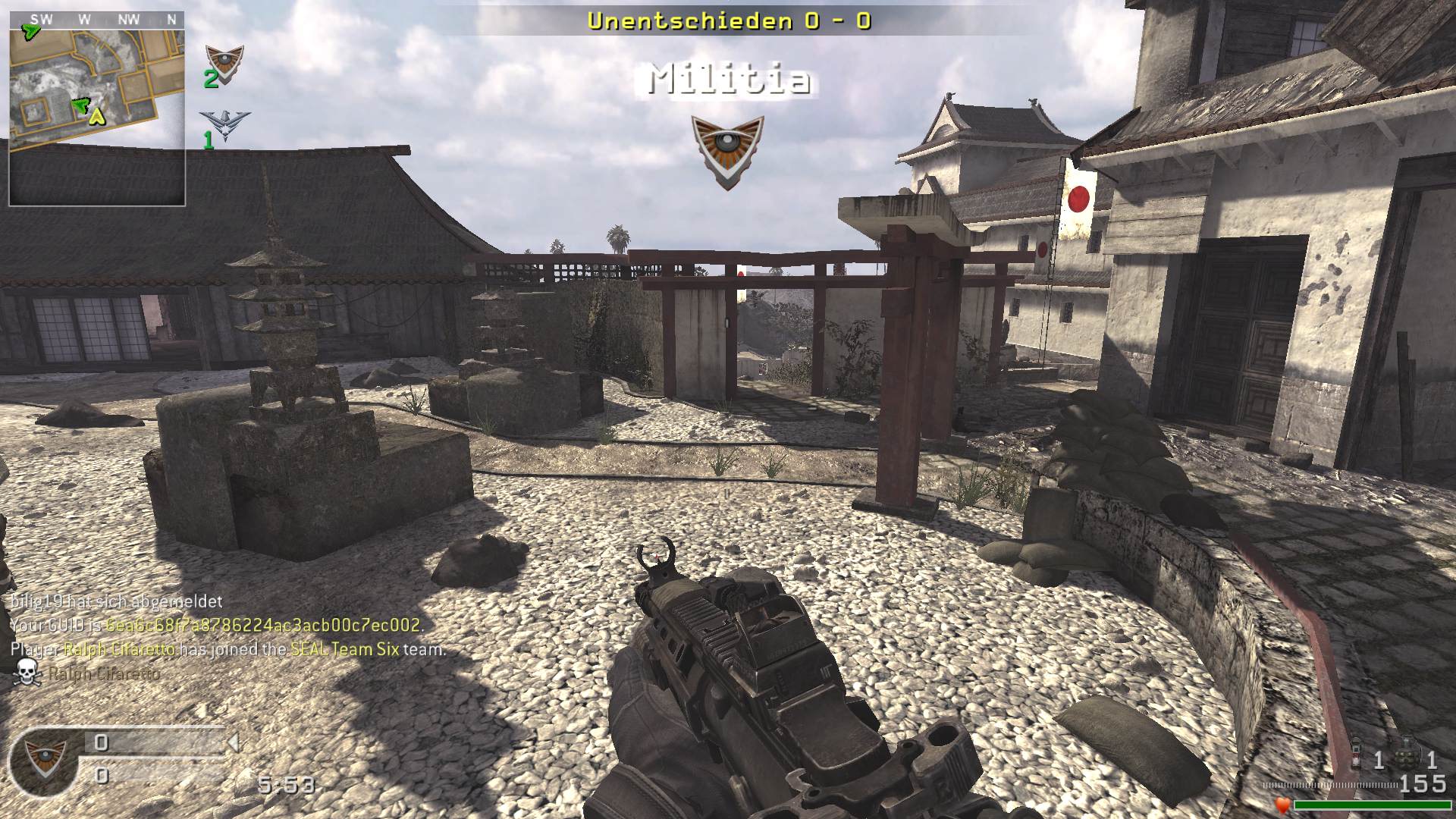Click the skull kill-feed icon

tap(27, 672)
